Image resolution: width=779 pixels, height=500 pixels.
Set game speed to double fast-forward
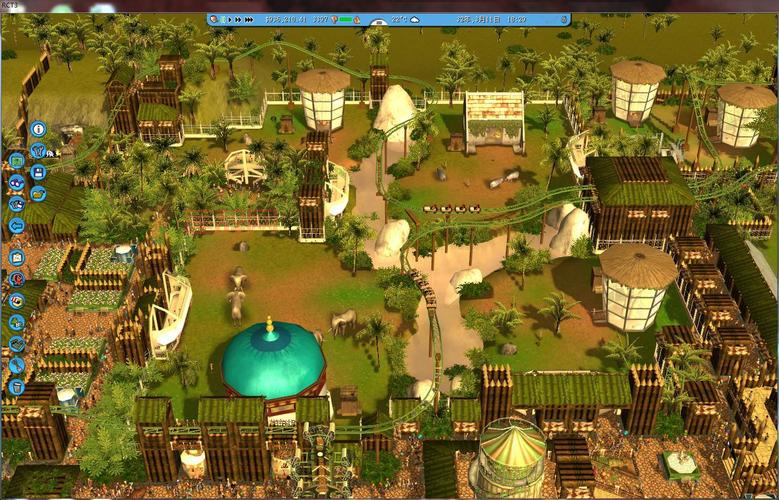pyautogui.click(x=240, y=19)
